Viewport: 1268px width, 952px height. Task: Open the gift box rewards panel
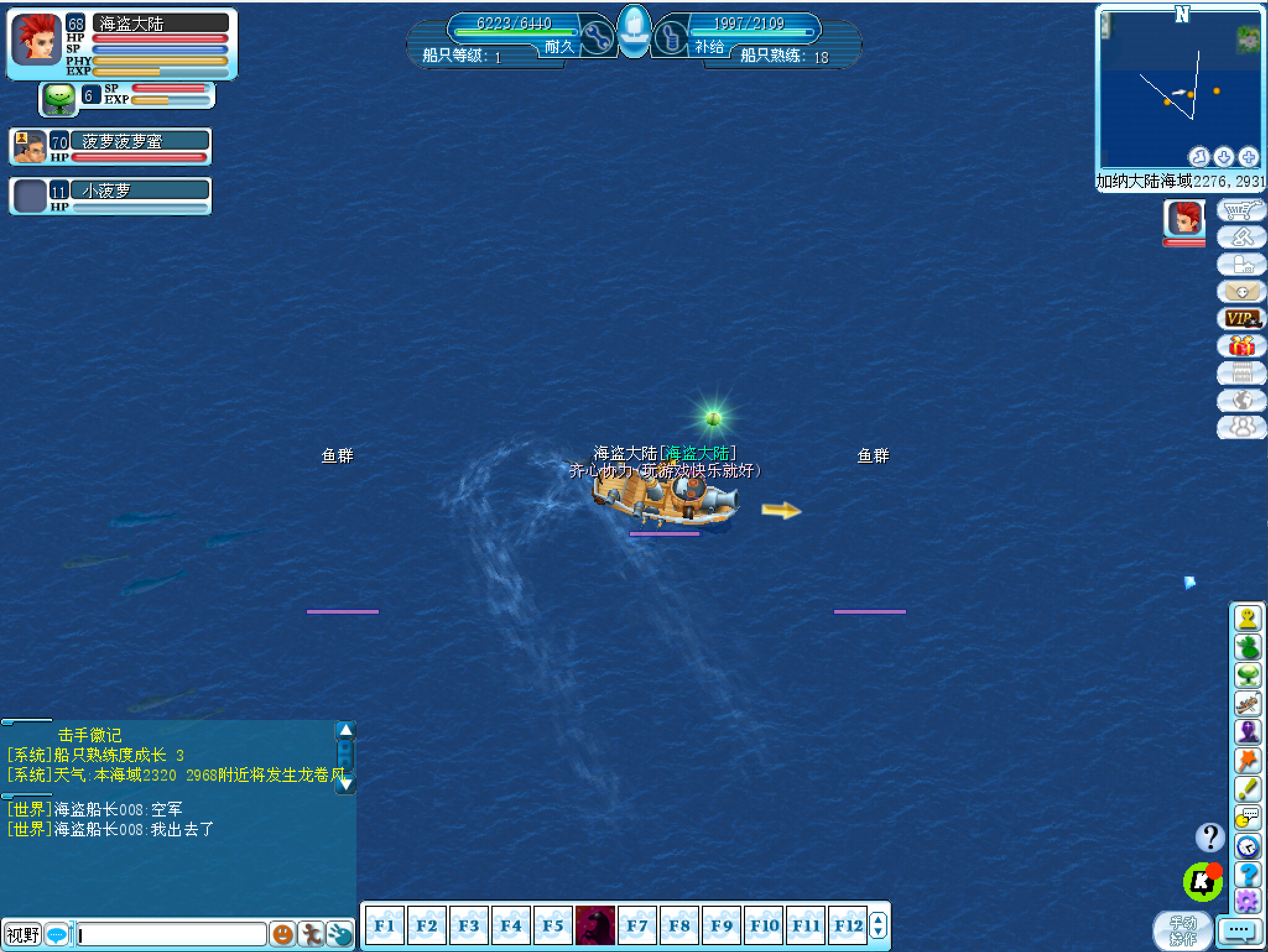coord(1242,346)
